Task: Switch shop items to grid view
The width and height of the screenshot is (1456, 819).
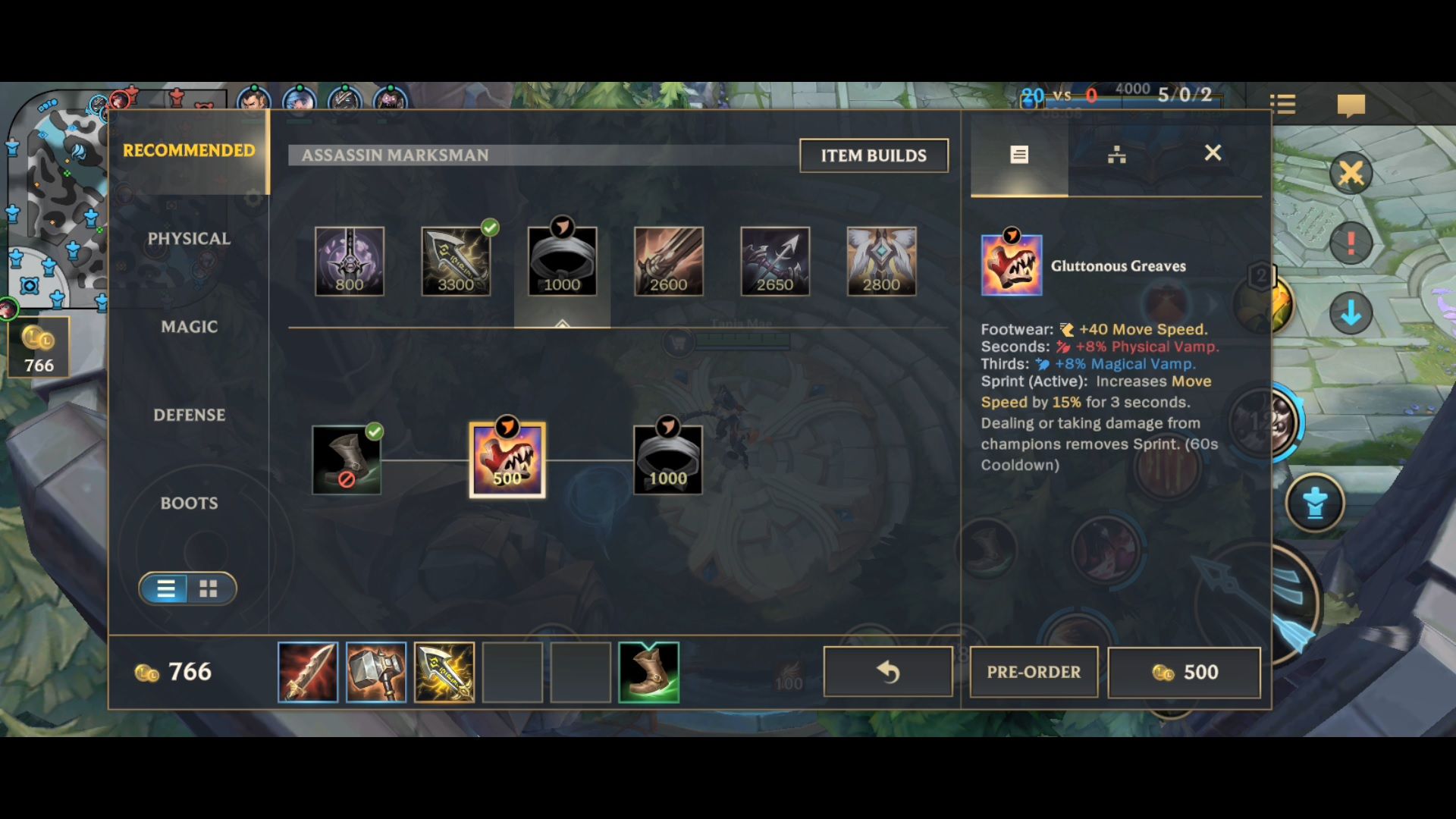Action: coord(209,588)
